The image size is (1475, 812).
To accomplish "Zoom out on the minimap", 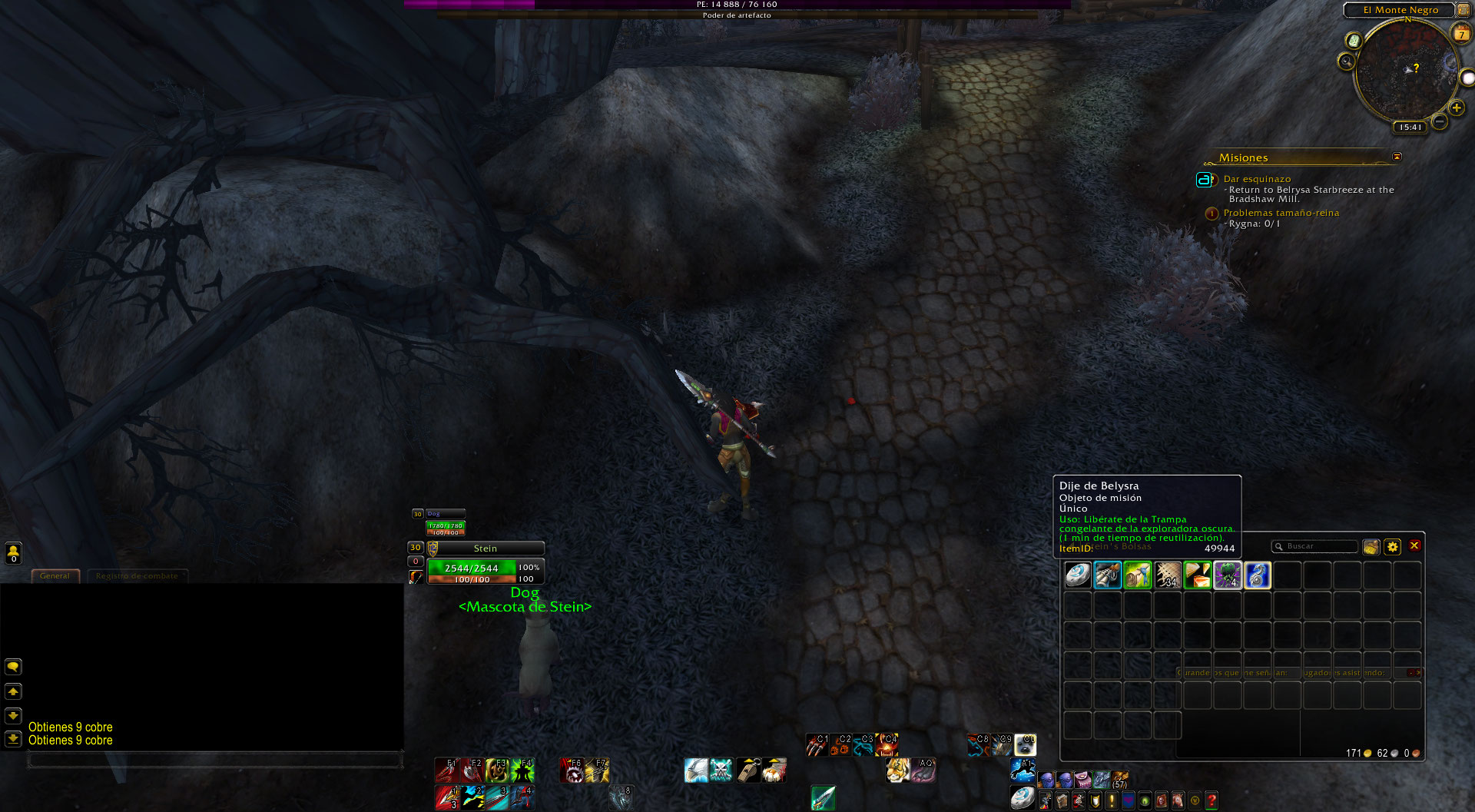I will point(1440,121).
